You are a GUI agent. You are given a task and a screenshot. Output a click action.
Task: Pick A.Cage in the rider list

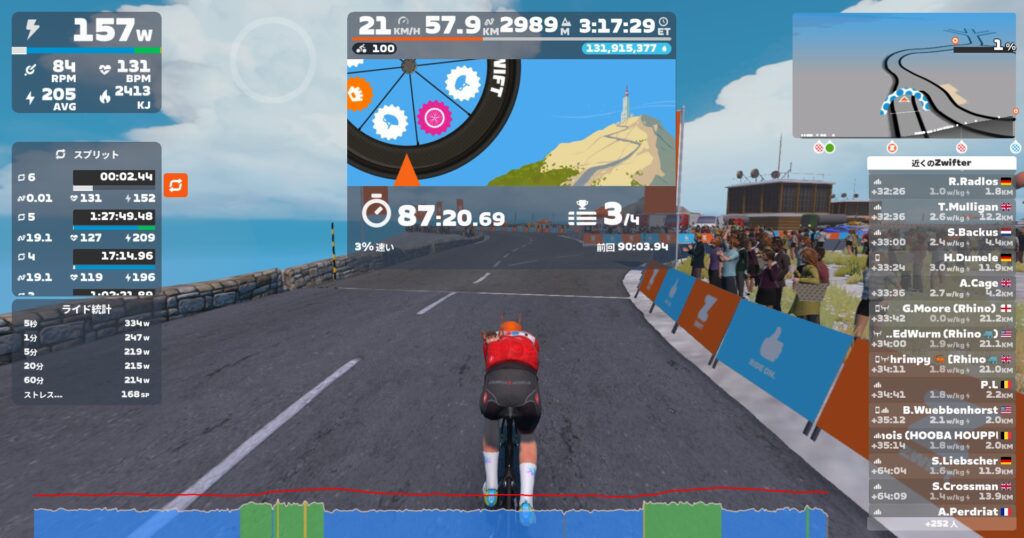941,288
